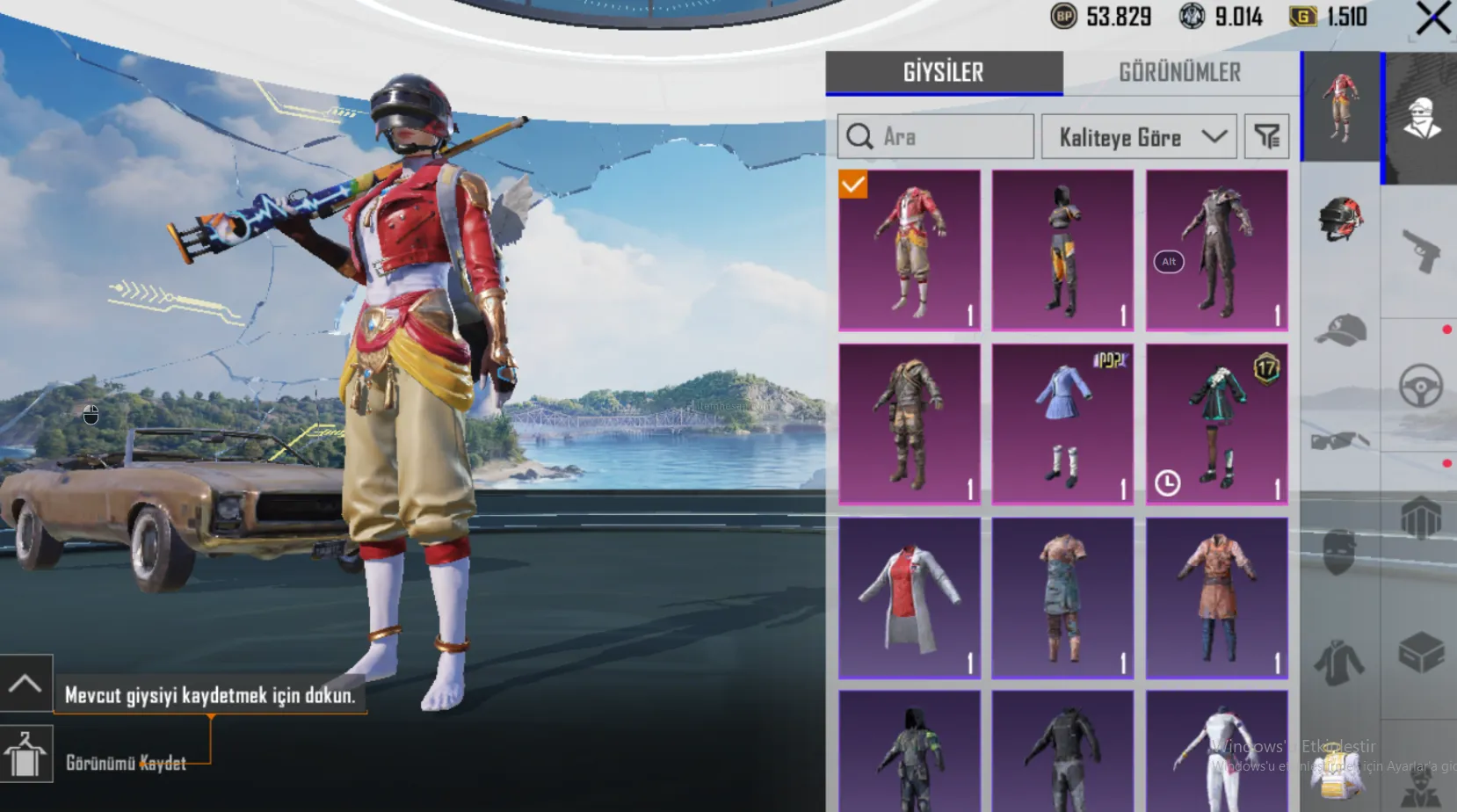
Task: Expand the arrow-up panel toggle
Action: [25, 683]
